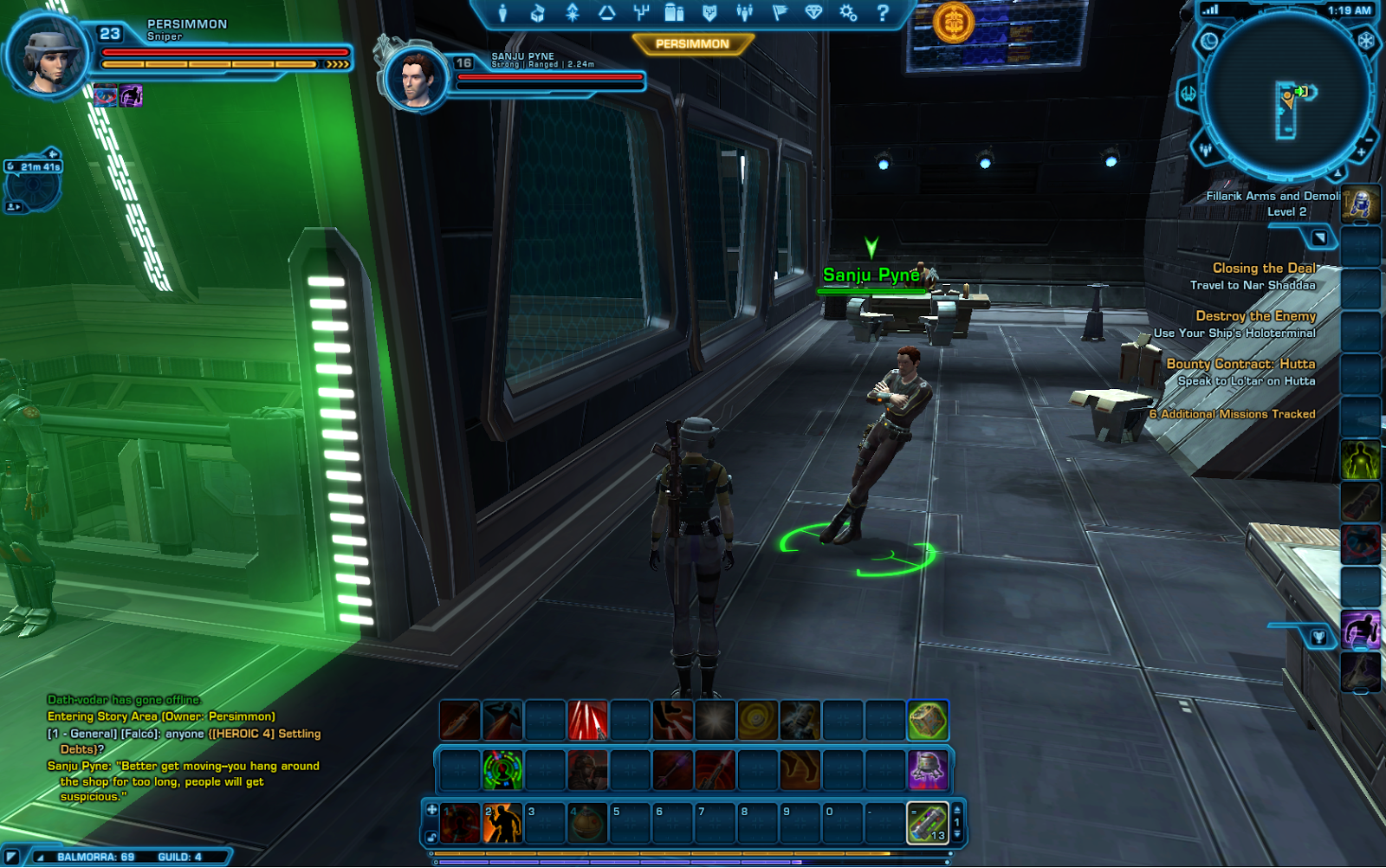This screenshot has height=868, width=1386.
Task: Zoom in the minimap with the plus button
Action: 1361,152
